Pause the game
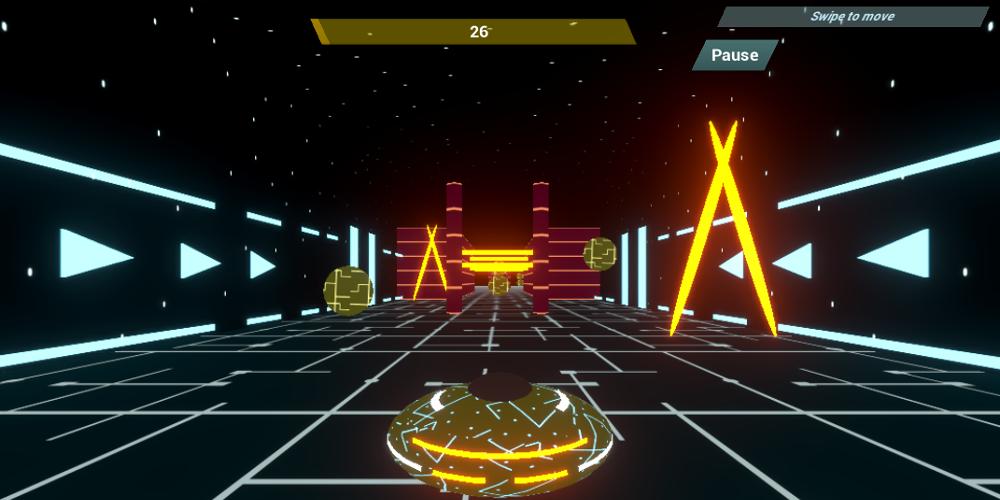Image resolution: width=1000 pixels, height=500 pixels. [x=735, y=55]
